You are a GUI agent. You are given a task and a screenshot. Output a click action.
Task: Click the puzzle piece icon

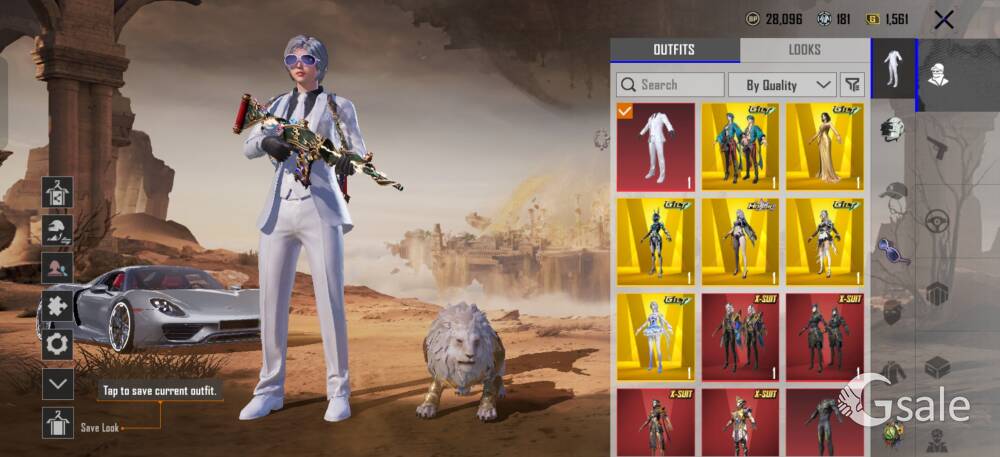coord(58,306)
